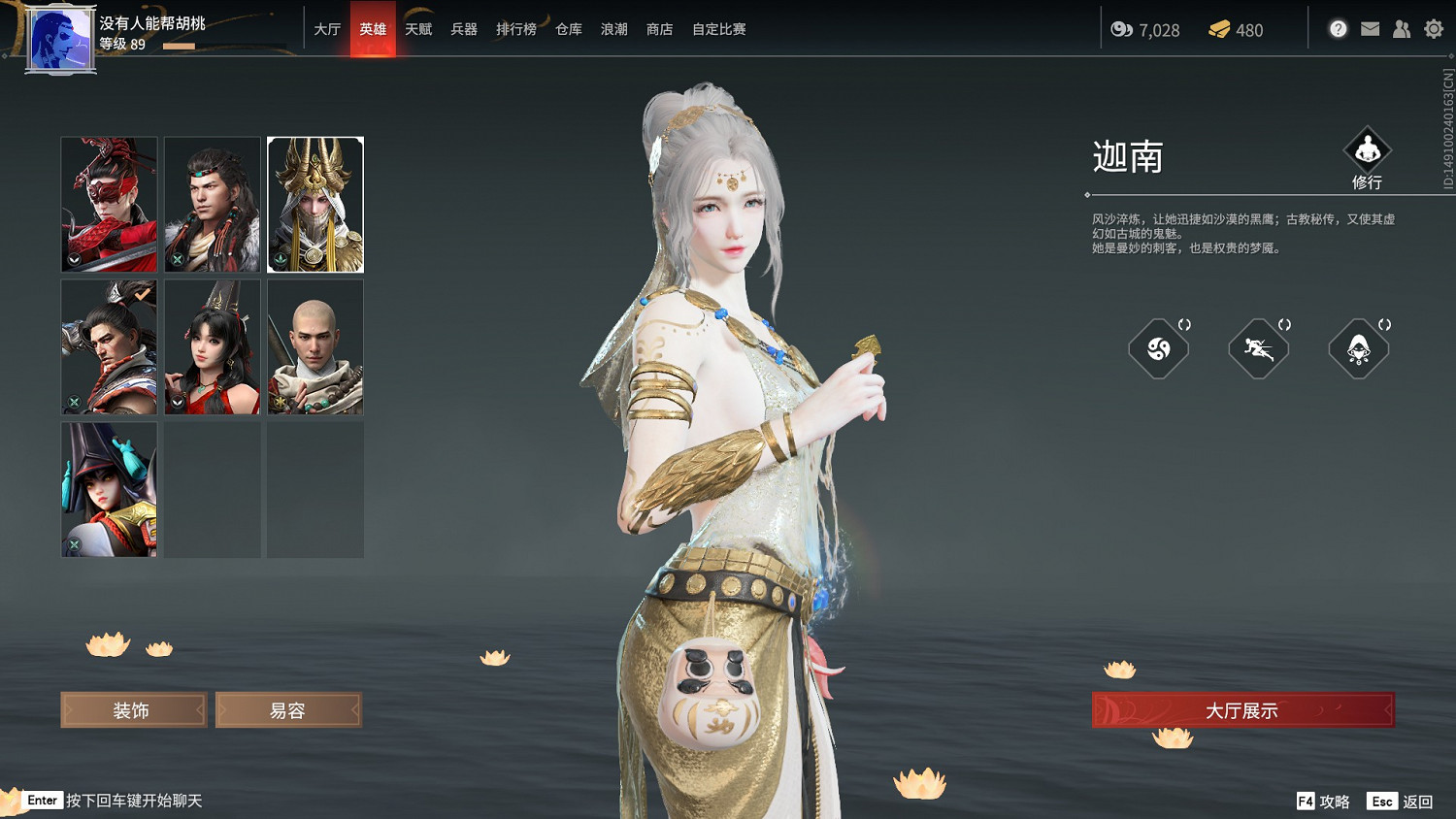Select the dashing figure movement skill icon
The height and width of the screenshot is (819, 1456).
(1259, 349)
